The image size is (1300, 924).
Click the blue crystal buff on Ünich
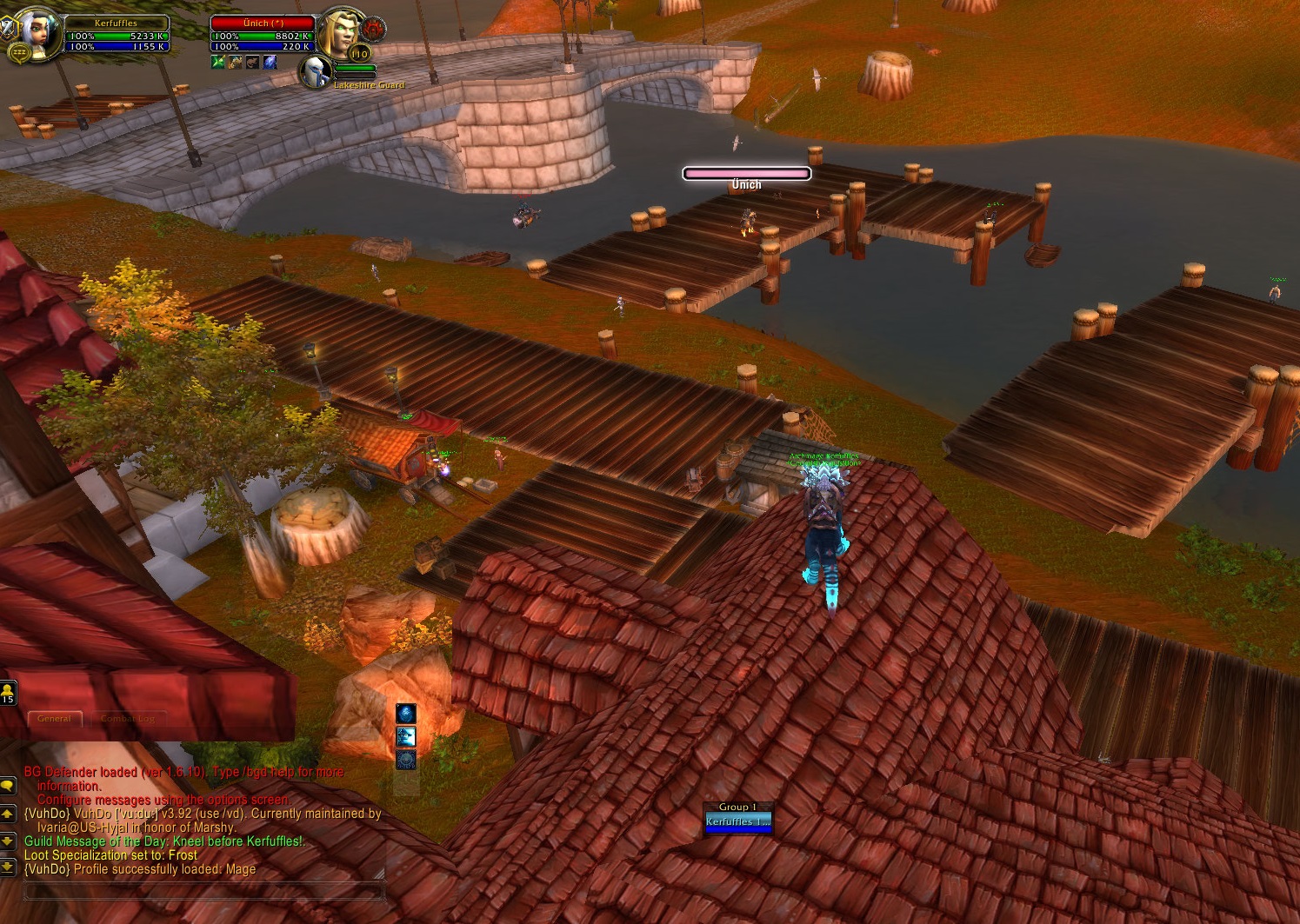click(x=270, y=62)
